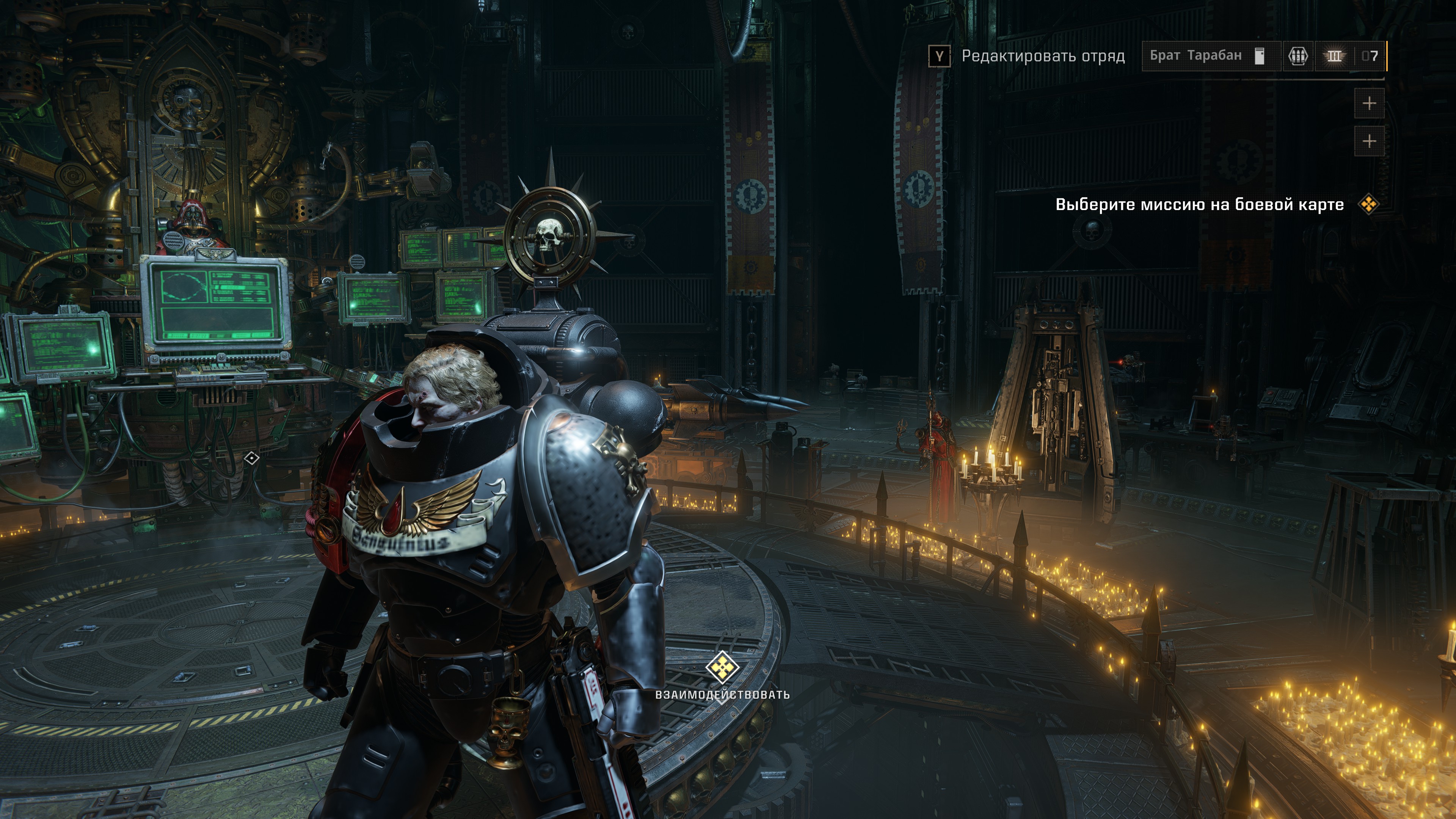Image resolution: width=1456 pixels, height=819 pixels.
Task: Open the "Редактировать отряд" squad editor
Action: pos(1042,56)
